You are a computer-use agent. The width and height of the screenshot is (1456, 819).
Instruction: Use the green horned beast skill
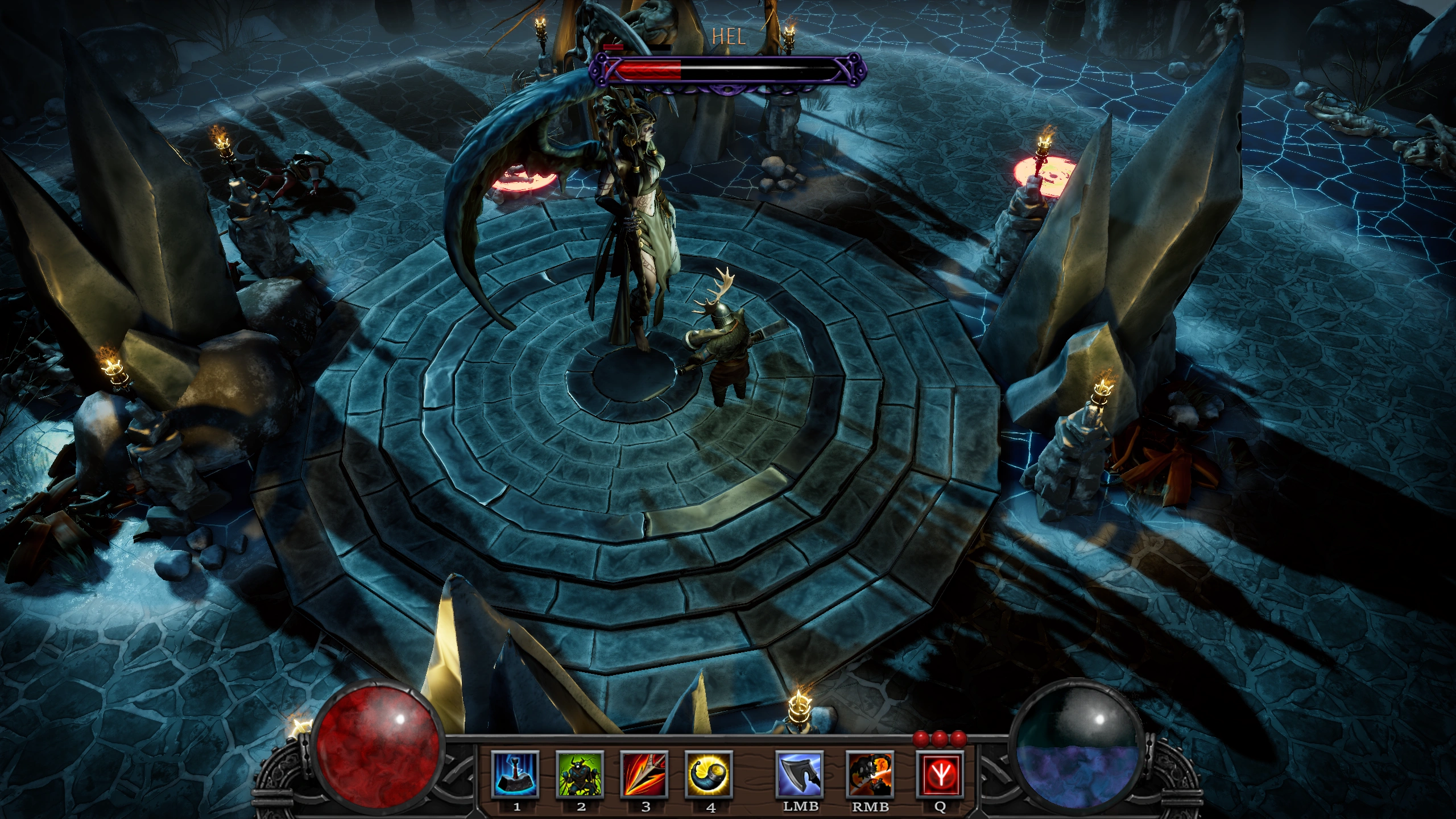pos(580,774)
